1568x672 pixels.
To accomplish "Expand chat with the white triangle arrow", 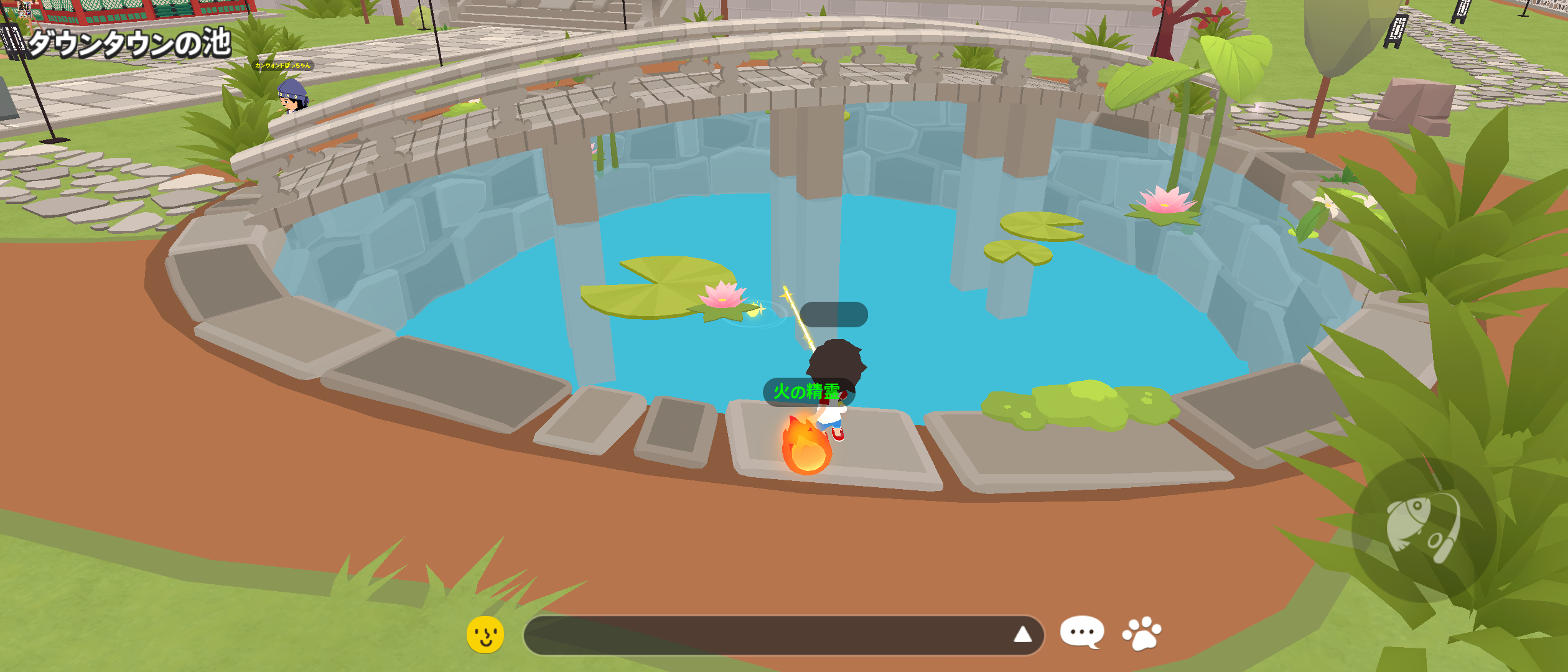I will pyautogui.click(x=1022, y=635).
